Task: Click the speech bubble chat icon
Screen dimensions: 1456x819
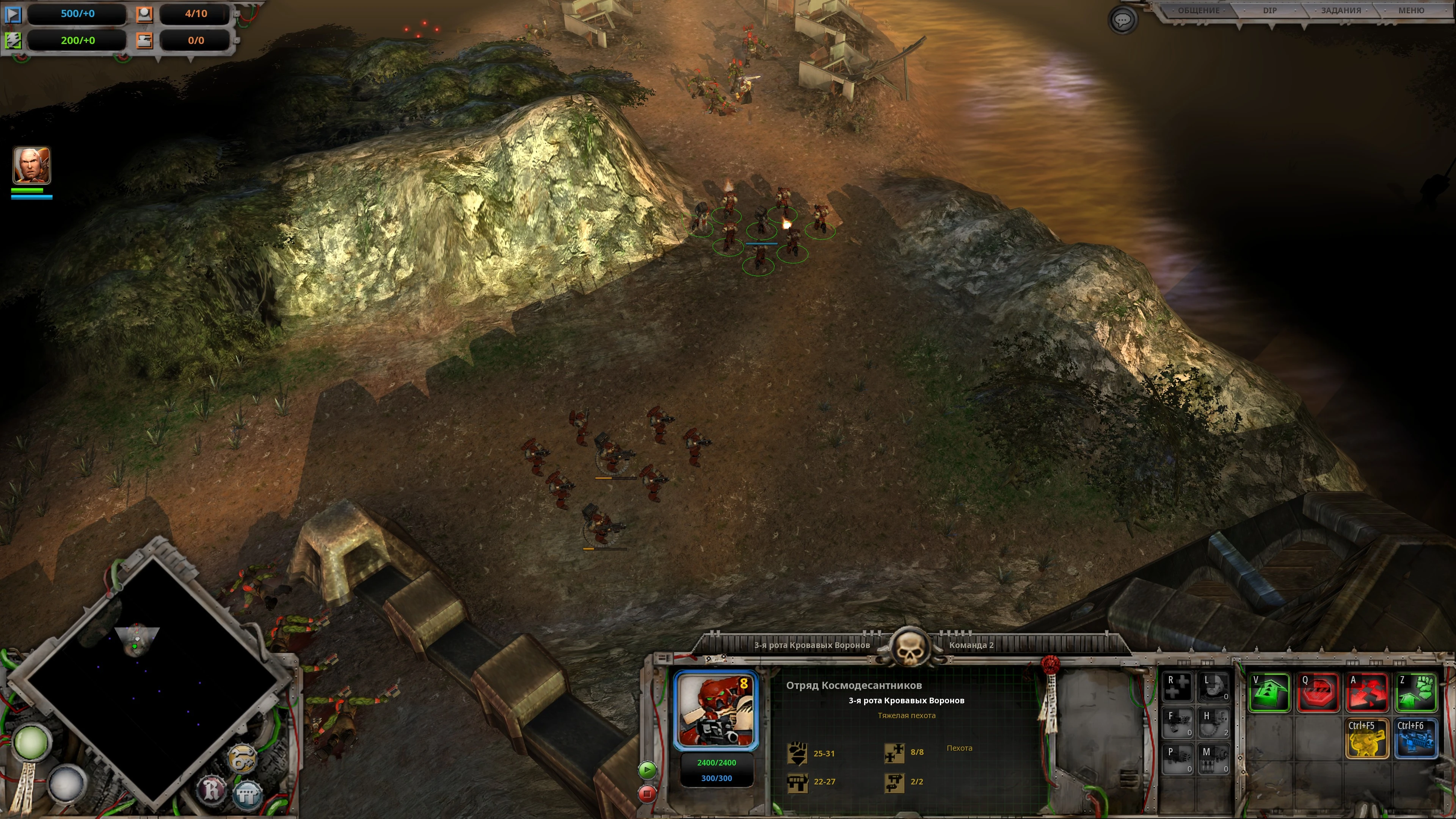Action: click(1122, 20)
